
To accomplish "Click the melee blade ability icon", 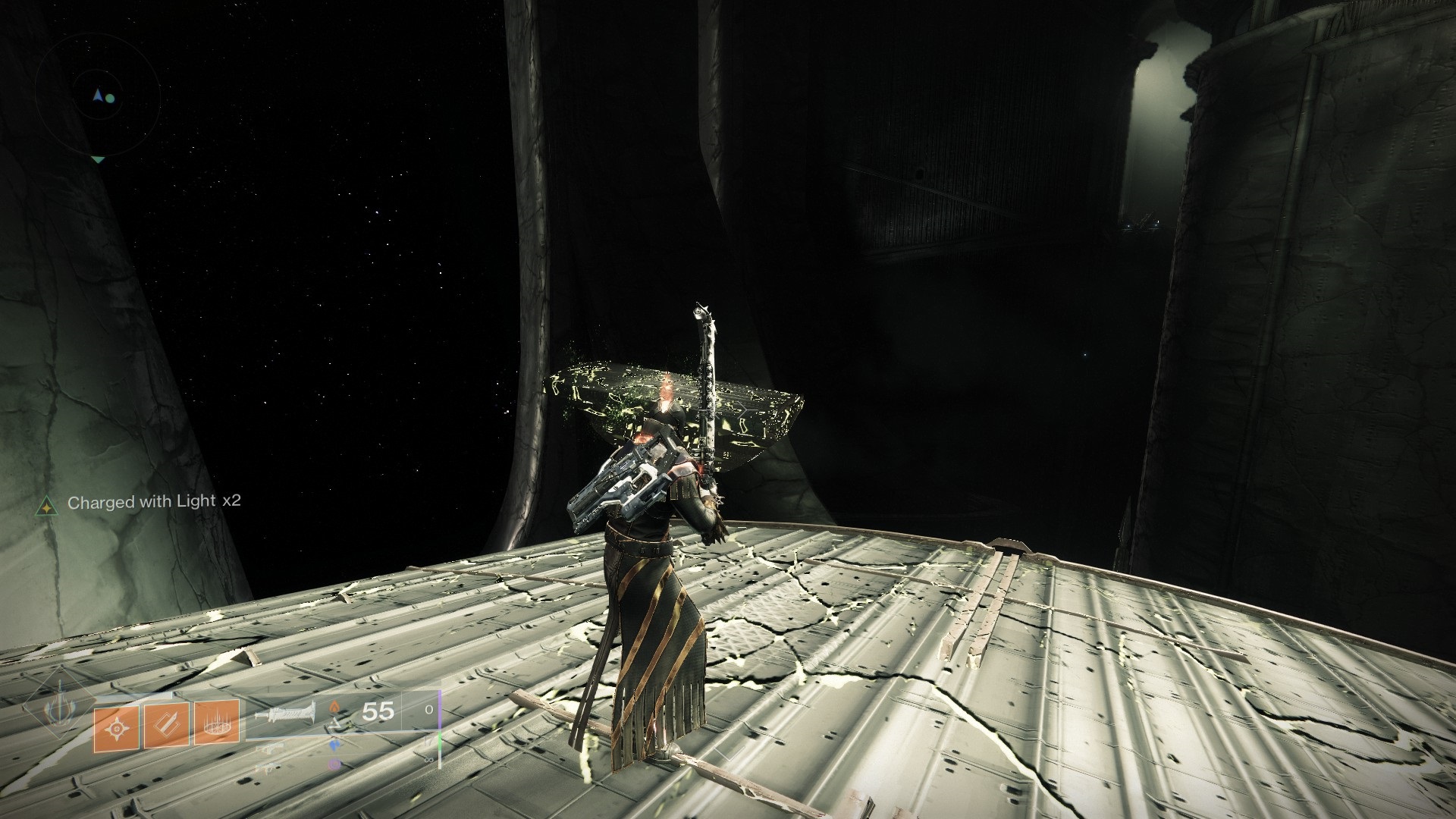I will tap(167, 726).
